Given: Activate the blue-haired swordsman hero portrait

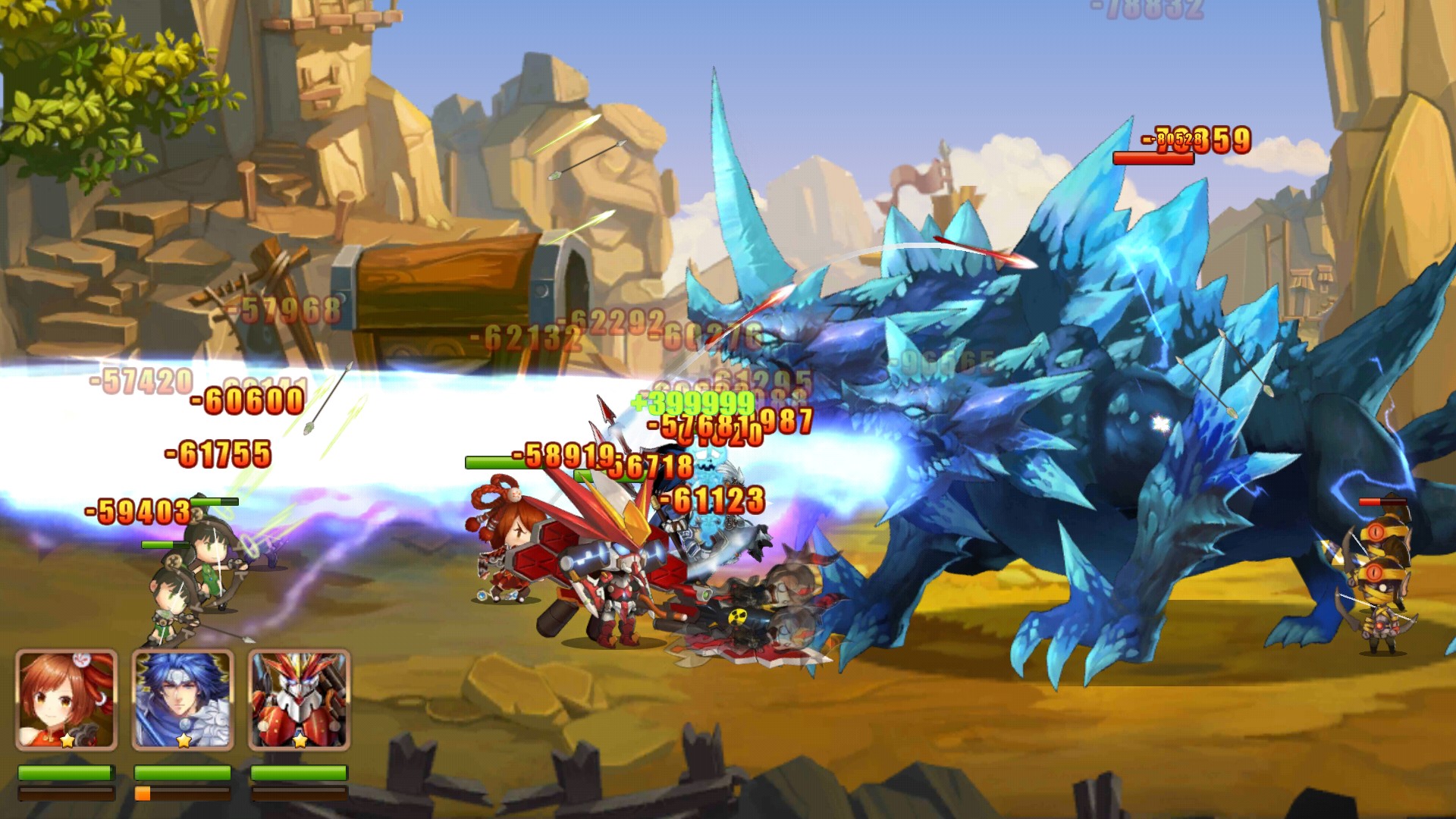Looking at the screenshot, I should click(x=183, y=699).
